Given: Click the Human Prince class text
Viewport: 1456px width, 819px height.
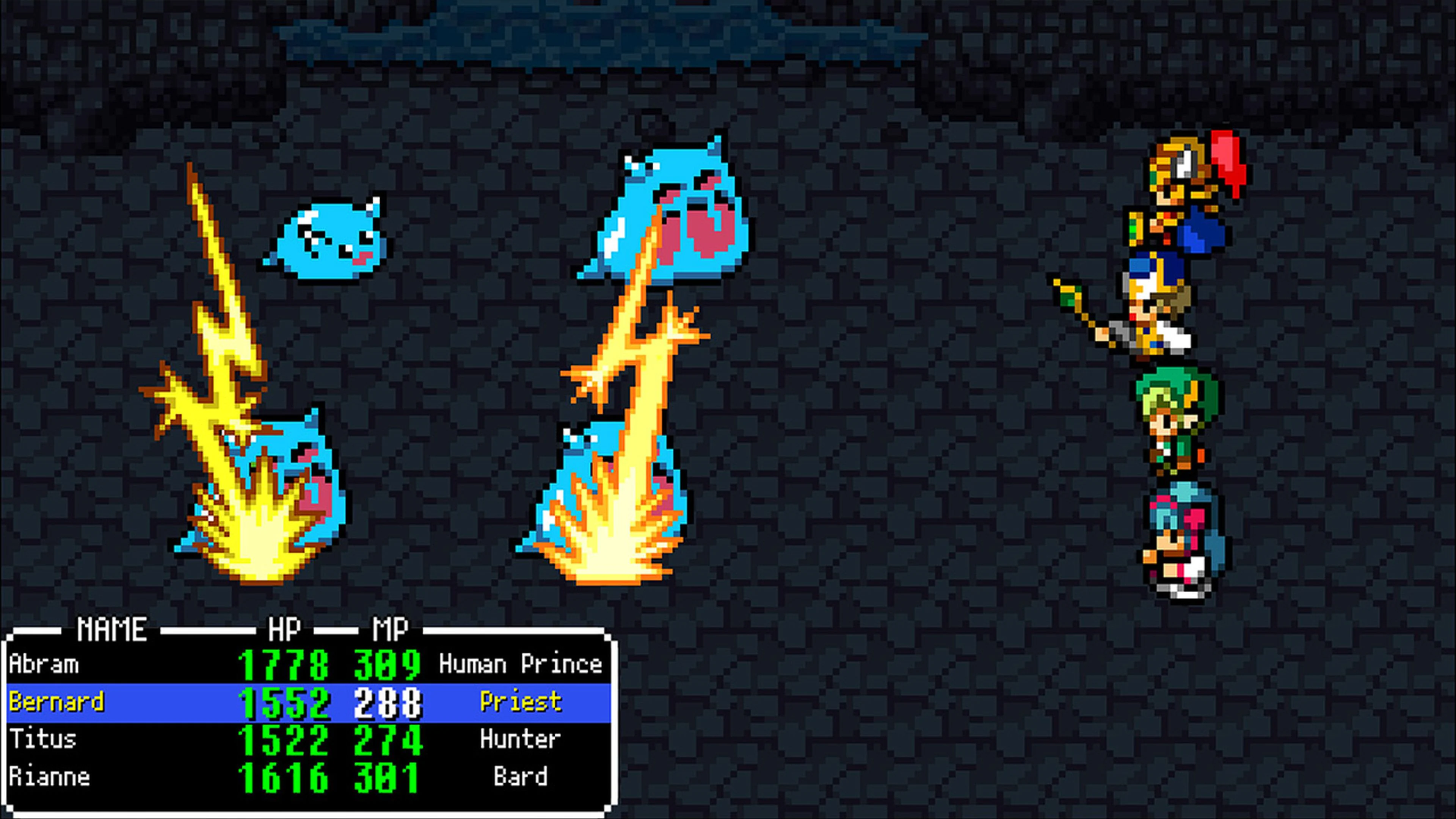Looking at the screenshot, I should (522, 664).
